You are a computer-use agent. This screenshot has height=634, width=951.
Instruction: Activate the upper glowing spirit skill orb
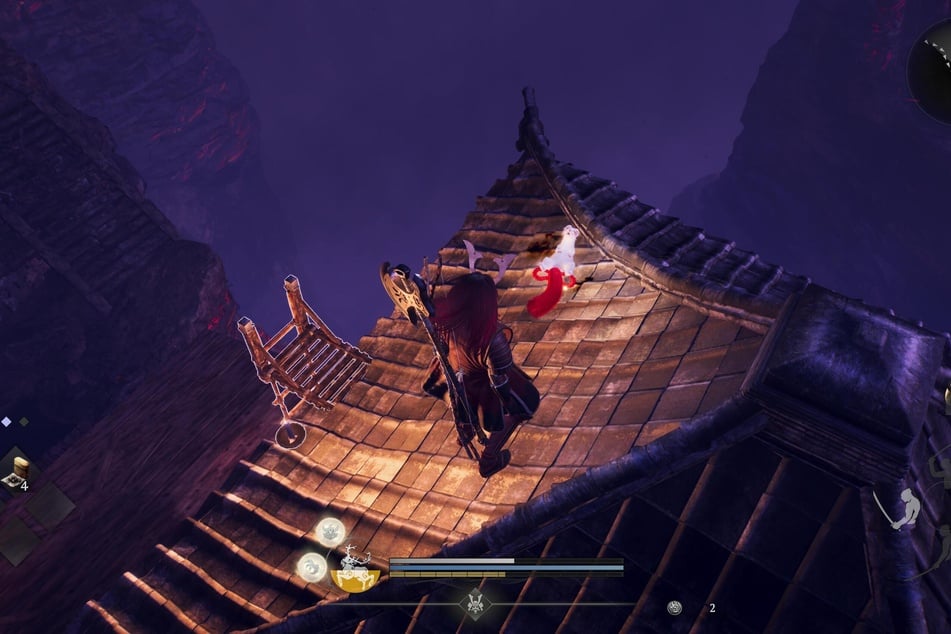click(x=330, y=531)
